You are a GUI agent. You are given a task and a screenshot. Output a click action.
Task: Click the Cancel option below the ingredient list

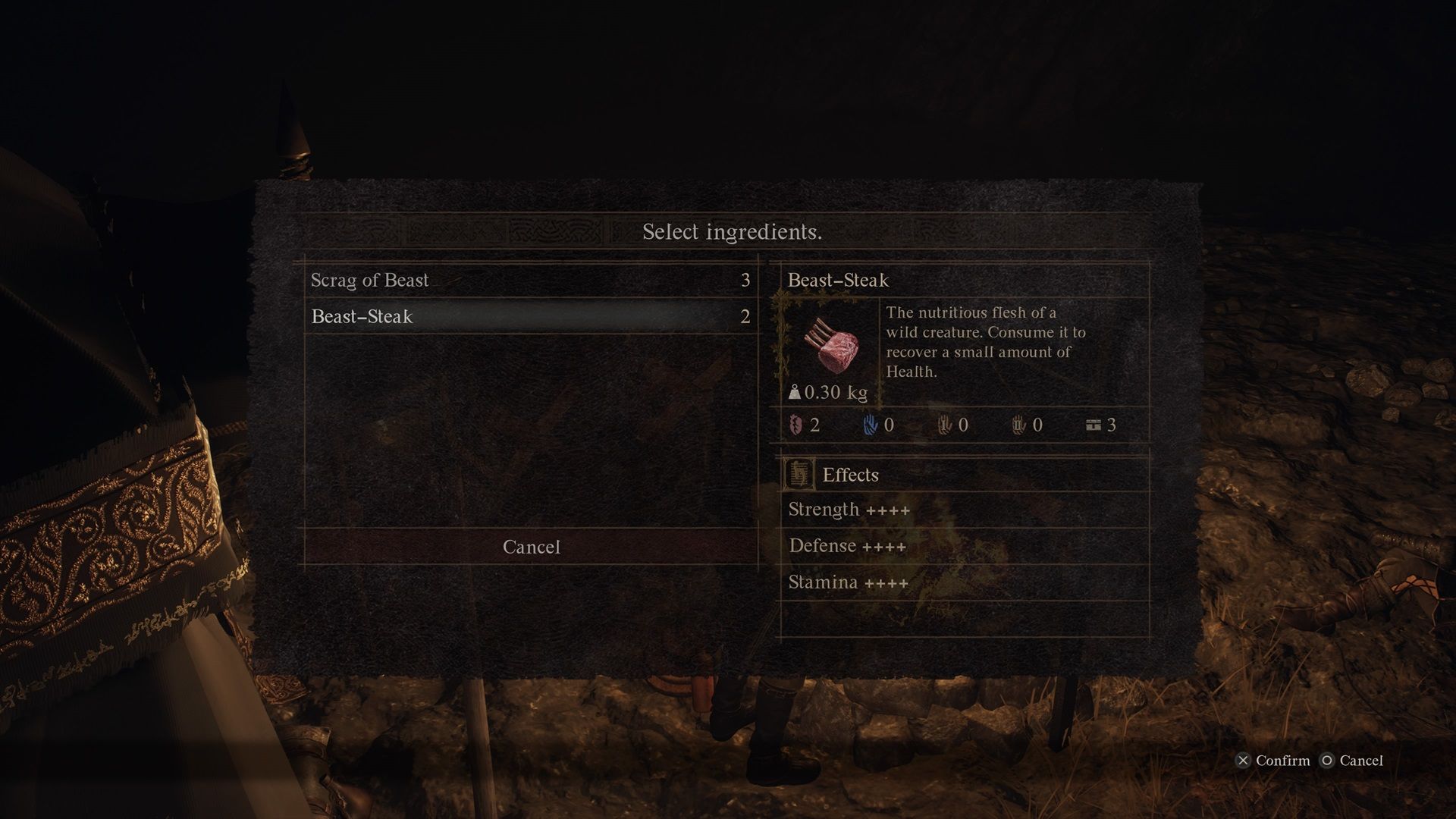(530, 547)
